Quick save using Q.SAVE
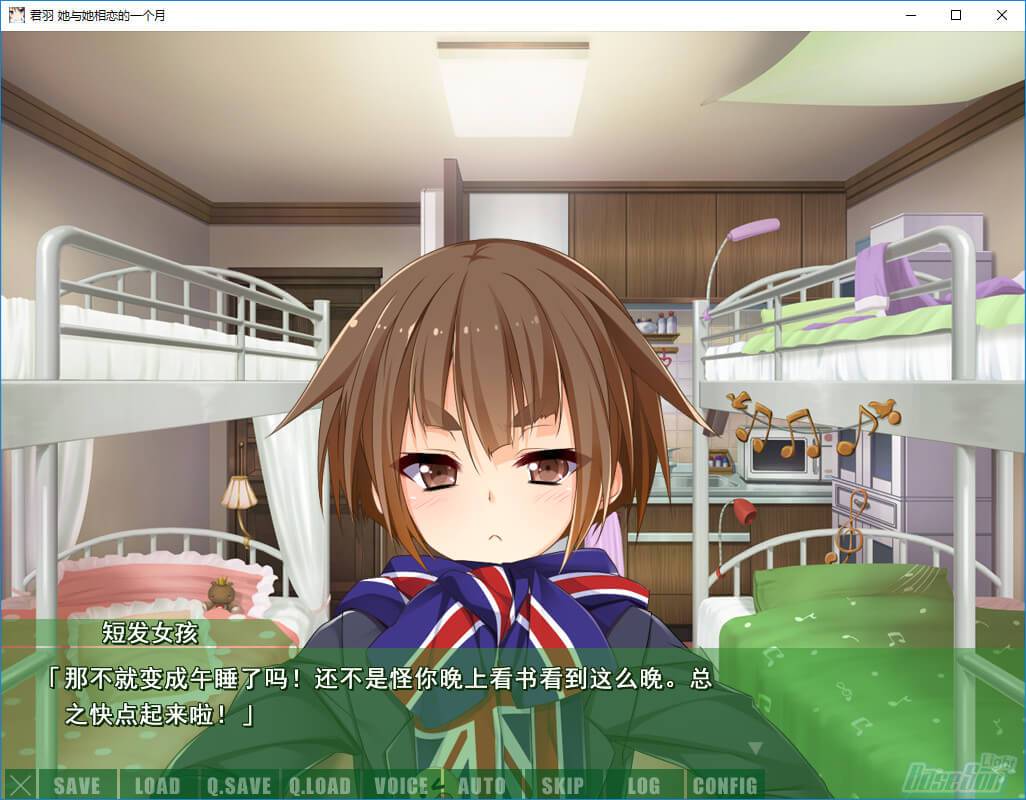 tap(239, 785)
